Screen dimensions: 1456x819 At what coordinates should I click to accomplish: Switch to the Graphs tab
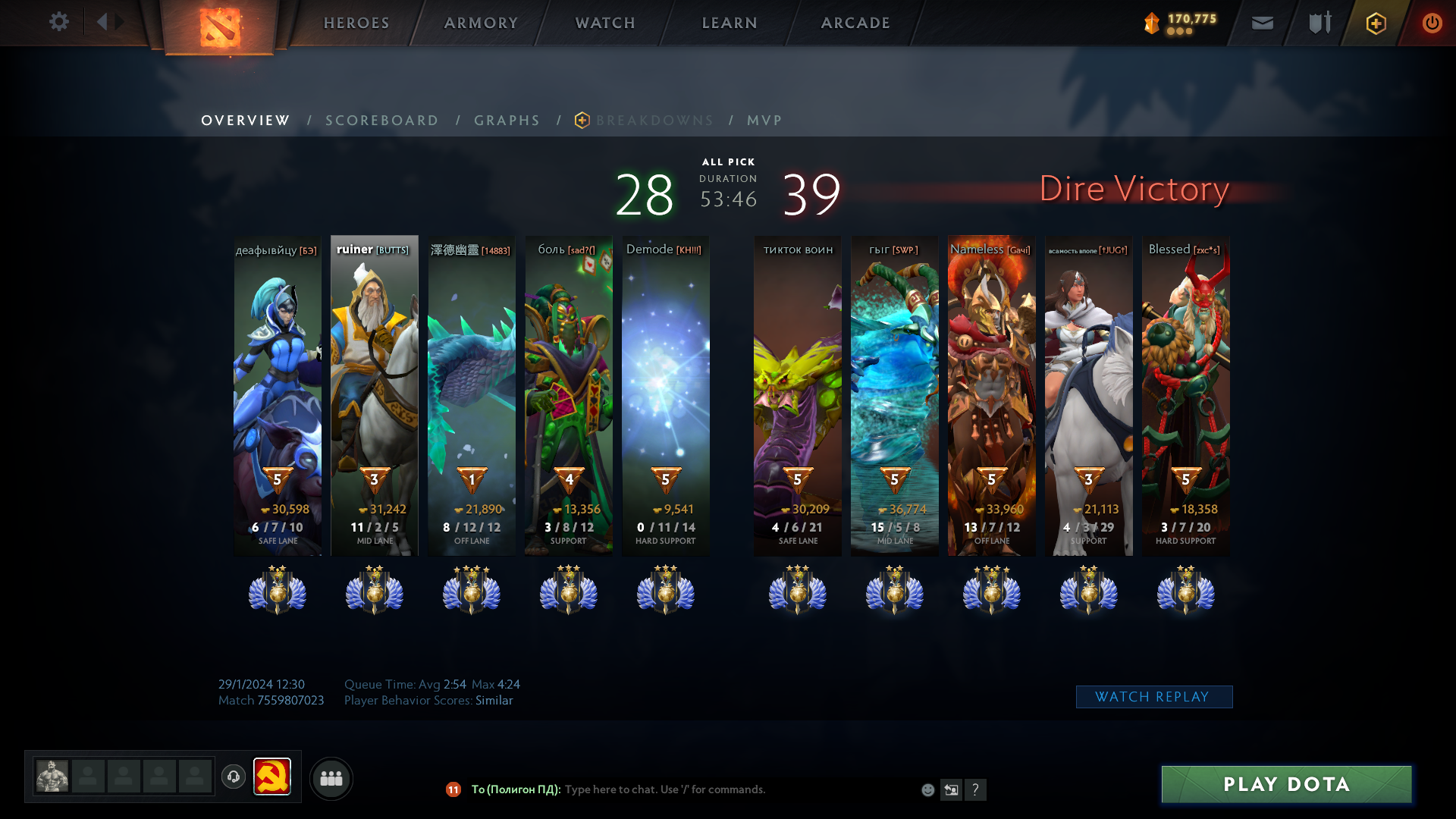[507, 121]
